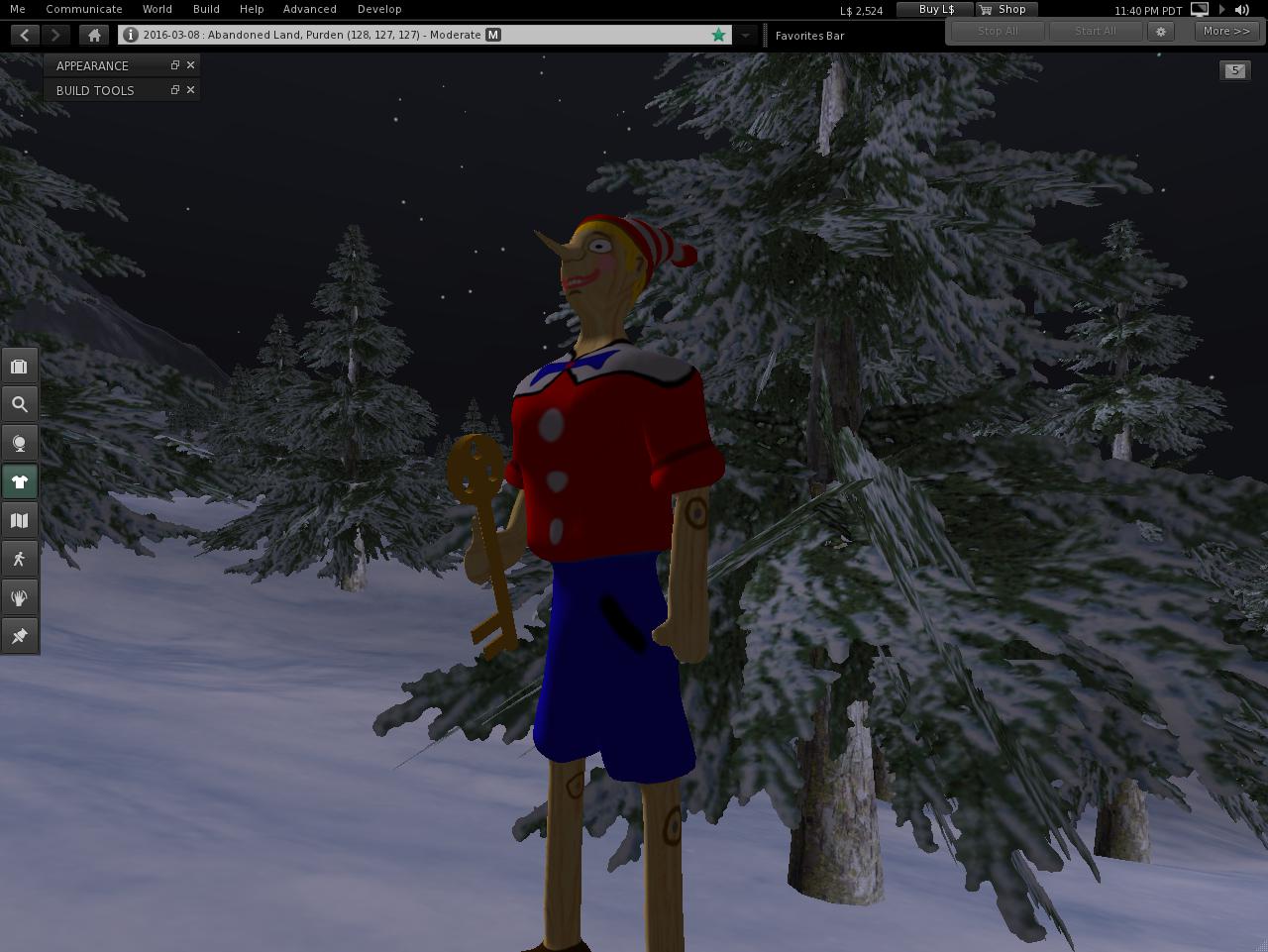
Task: Open the Communicate menu
Action: click(x=84, y=9)
